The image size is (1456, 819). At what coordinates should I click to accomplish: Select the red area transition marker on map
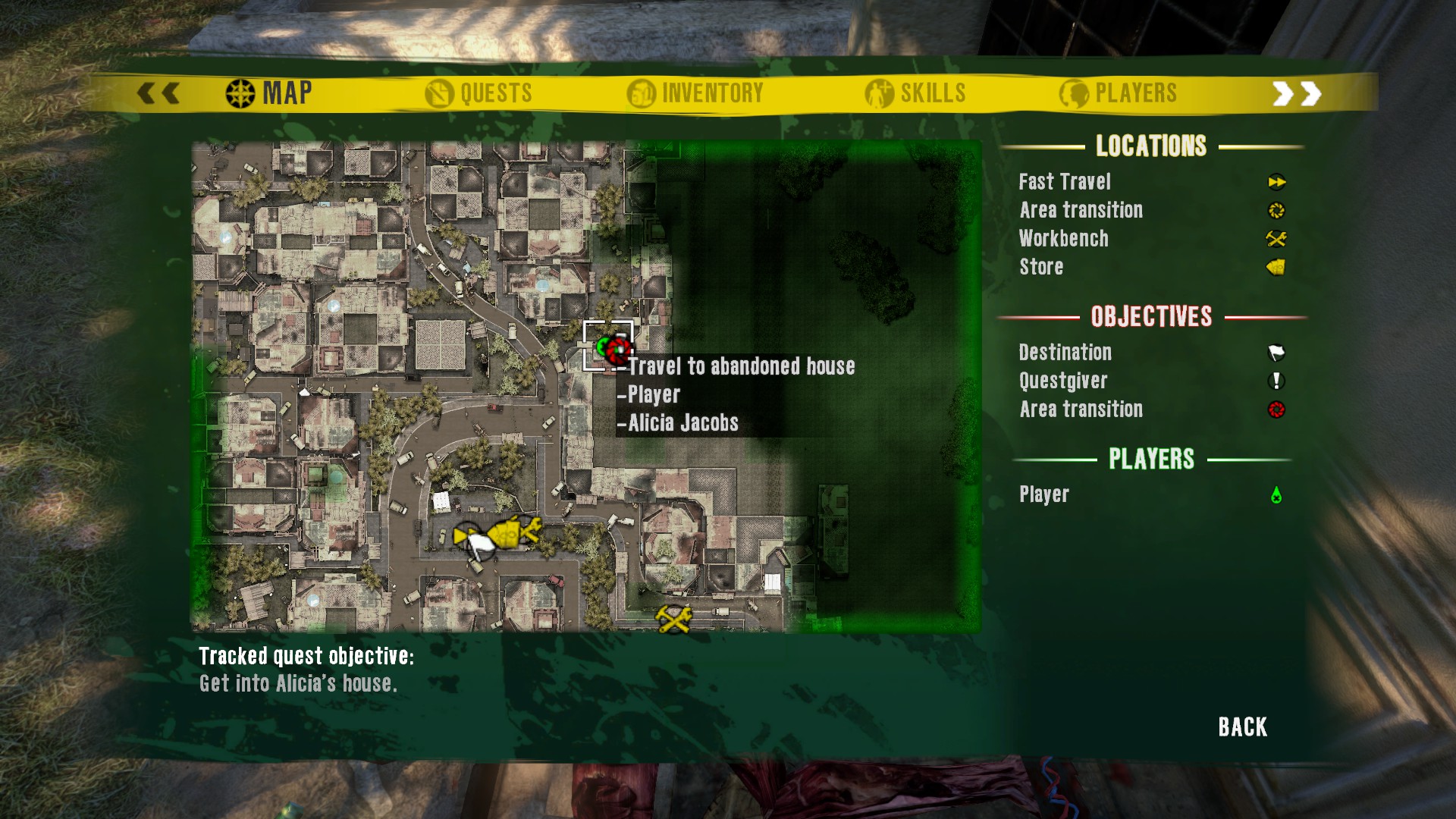(x=619, y=350)
